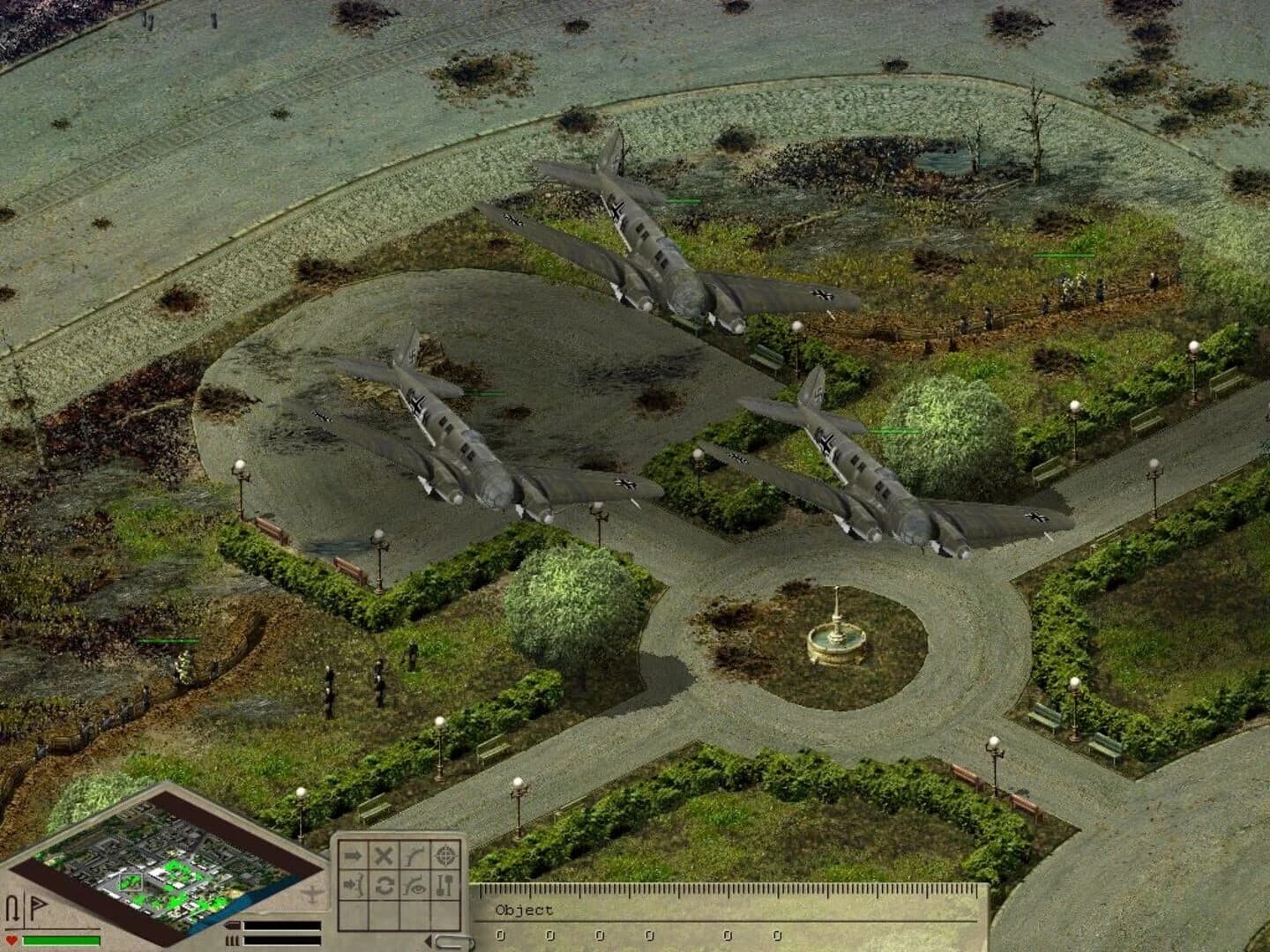The image size is (1270, 952).
Task: Click the heart health indicator icon
Action: pyautogui.click(x=11, y=940)
